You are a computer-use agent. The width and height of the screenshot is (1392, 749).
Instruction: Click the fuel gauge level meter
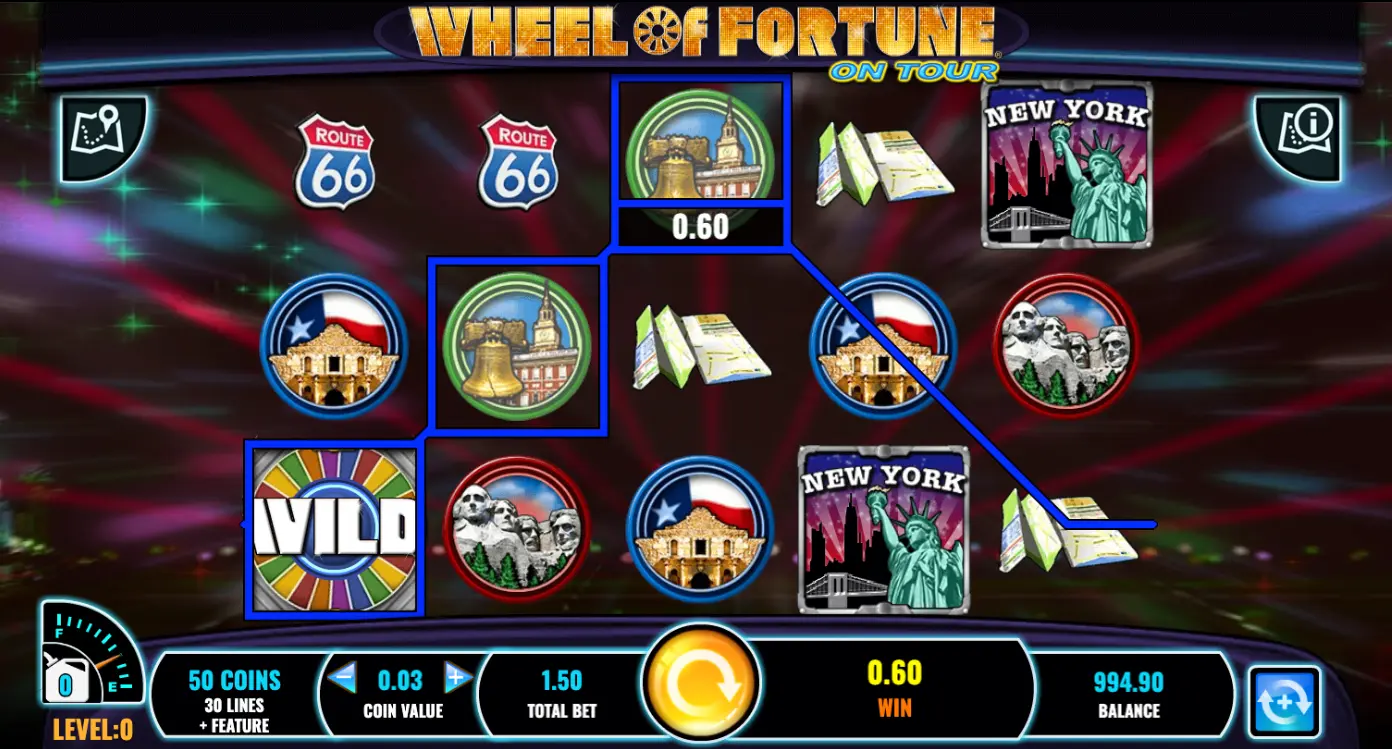click(x=88, y=660)
